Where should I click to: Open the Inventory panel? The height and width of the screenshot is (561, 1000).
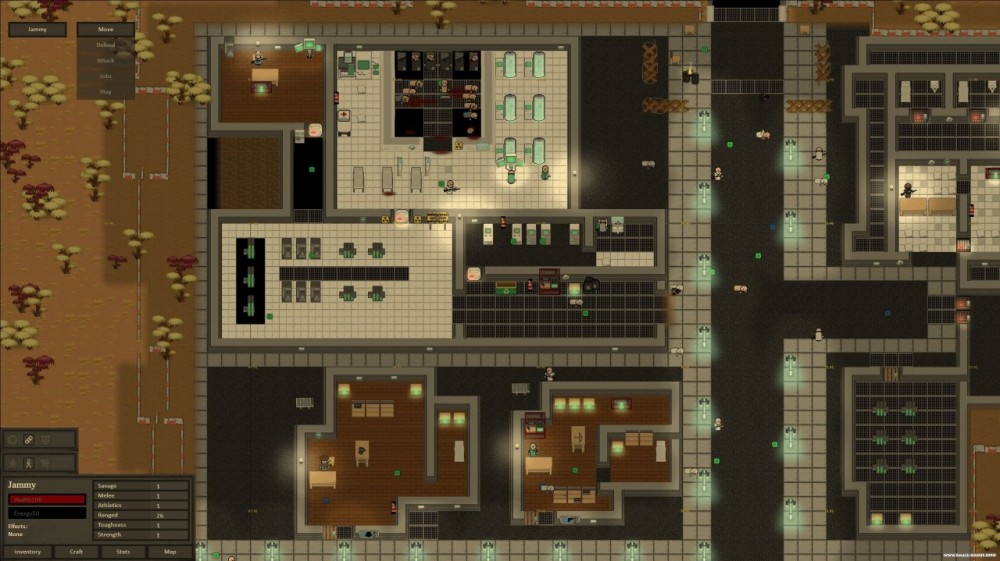pyautogui.click(x=27, y=552)
